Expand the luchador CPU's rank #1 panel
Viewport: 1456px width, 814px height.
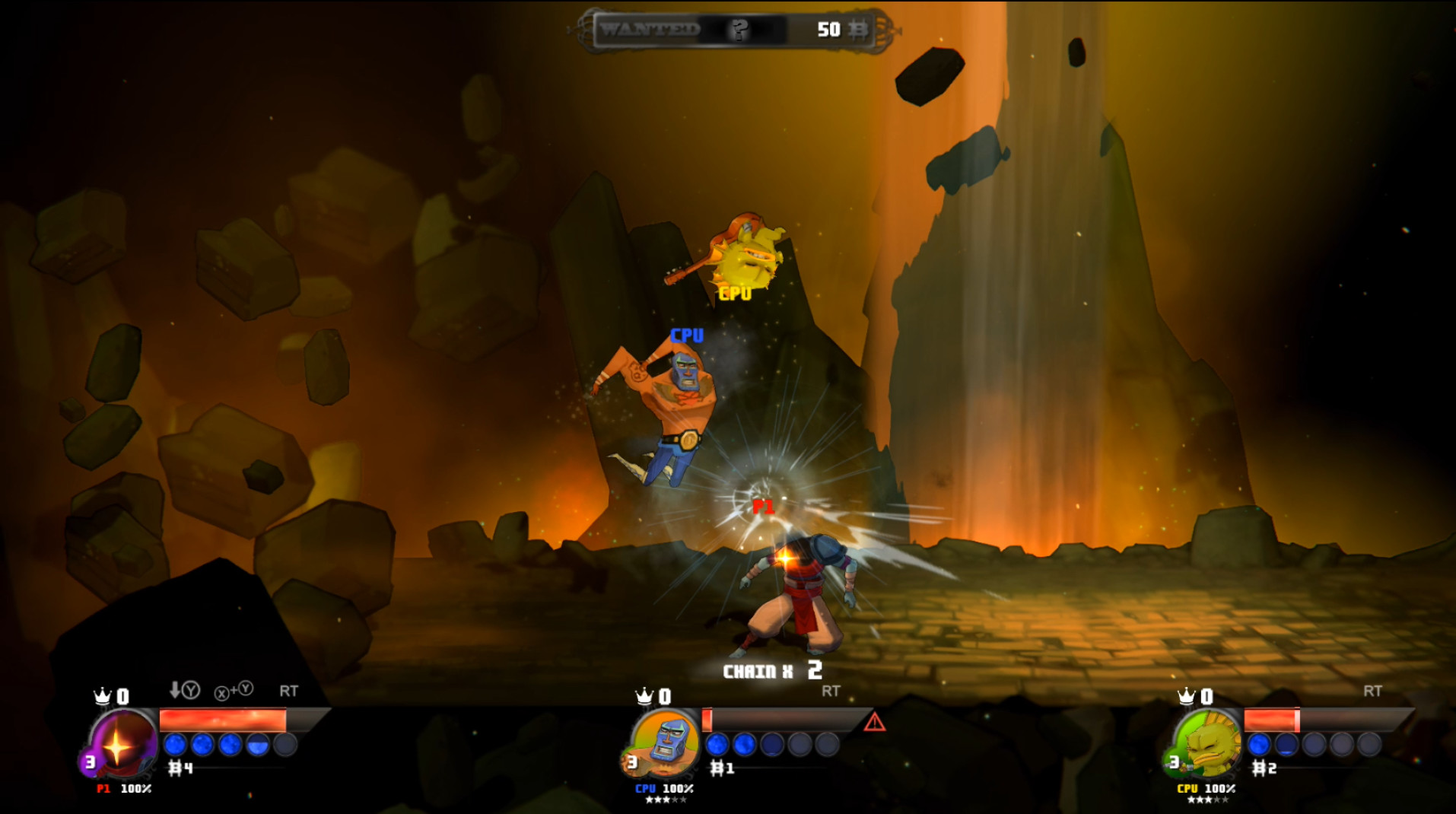tap(721, 768)
